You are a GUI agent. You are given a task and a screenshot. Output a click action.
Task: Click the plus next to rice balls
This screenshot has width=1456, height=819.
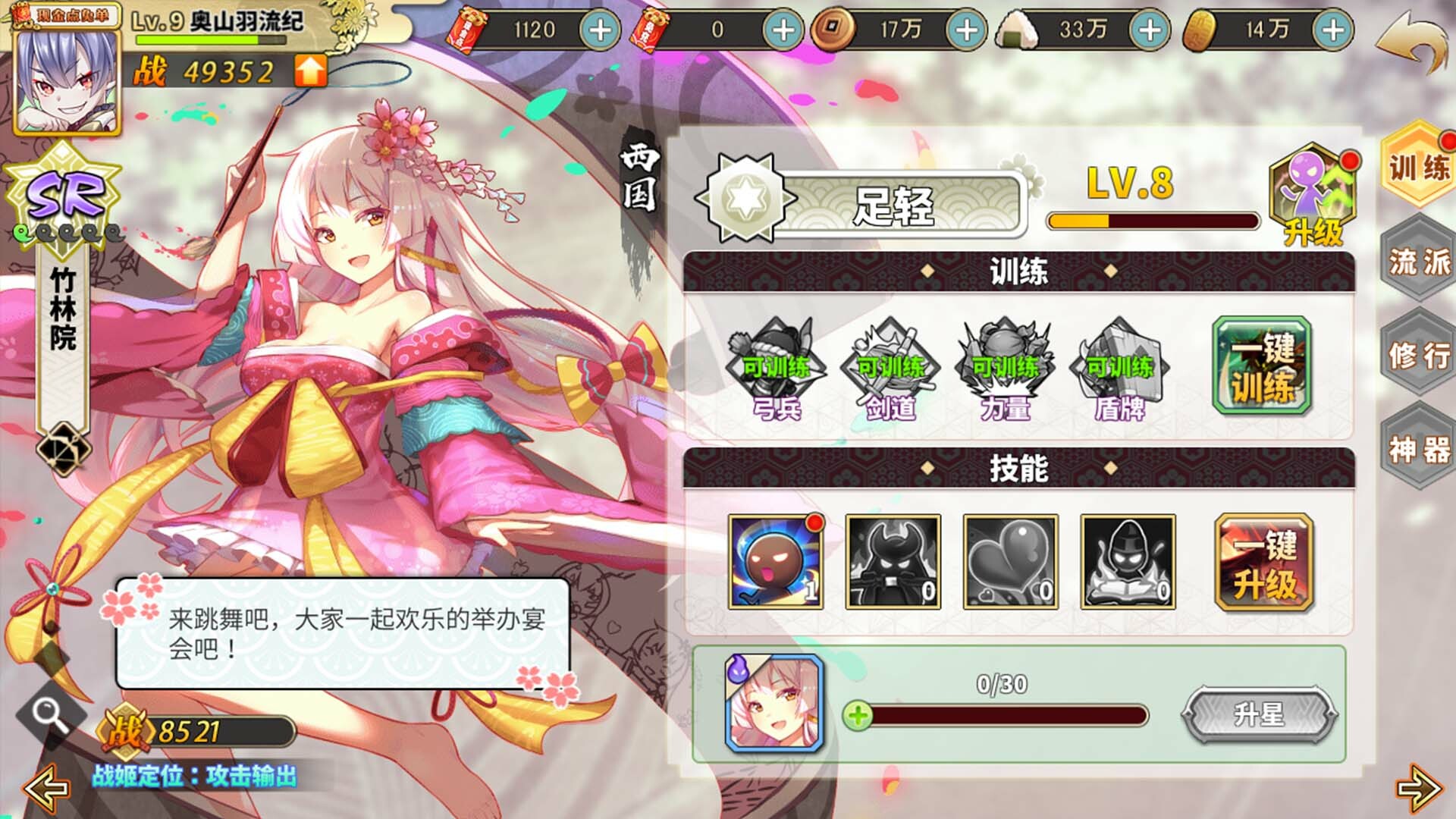point(1149,28)
